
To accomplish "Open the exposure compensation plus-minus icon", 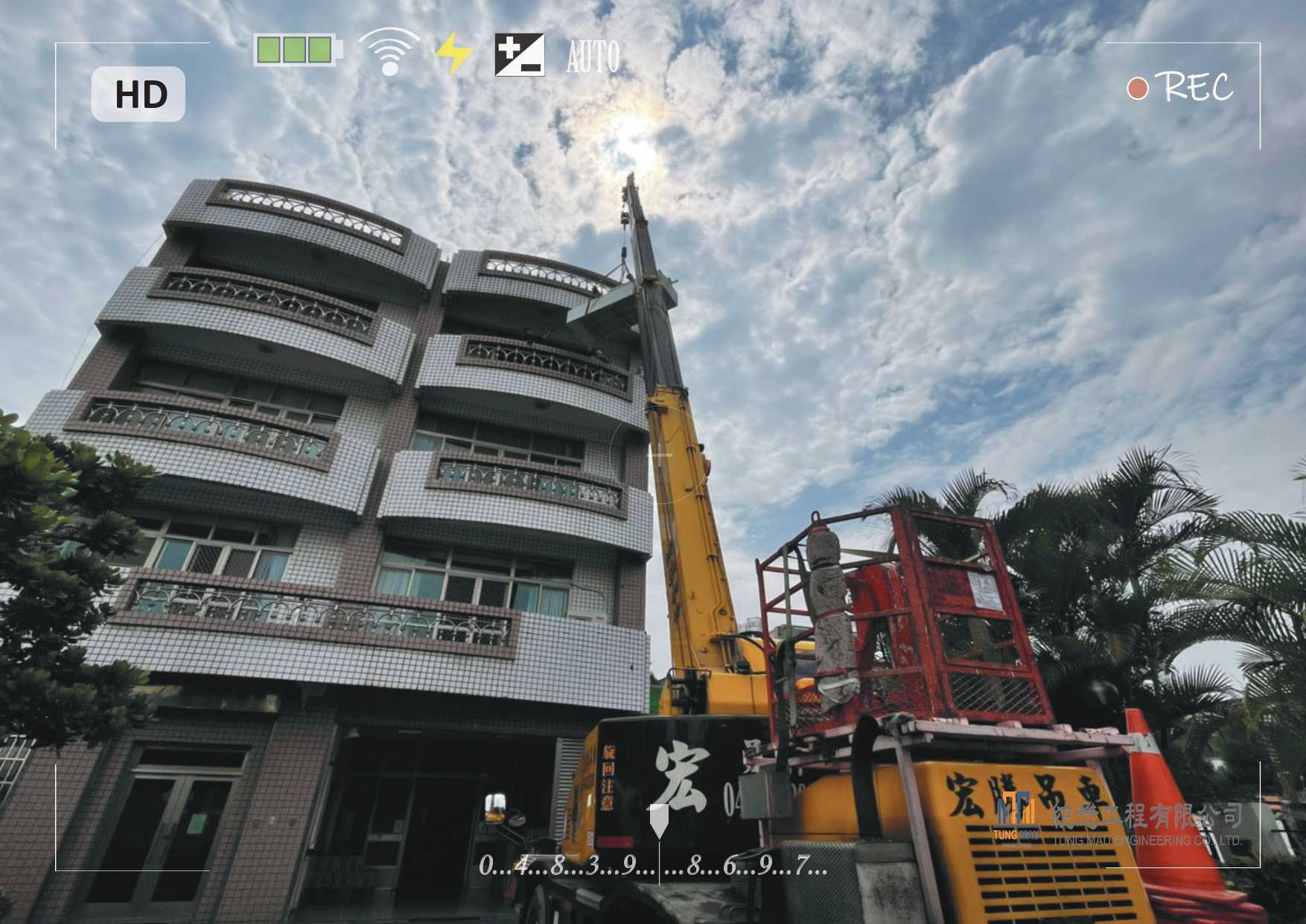I will (520, 54).
